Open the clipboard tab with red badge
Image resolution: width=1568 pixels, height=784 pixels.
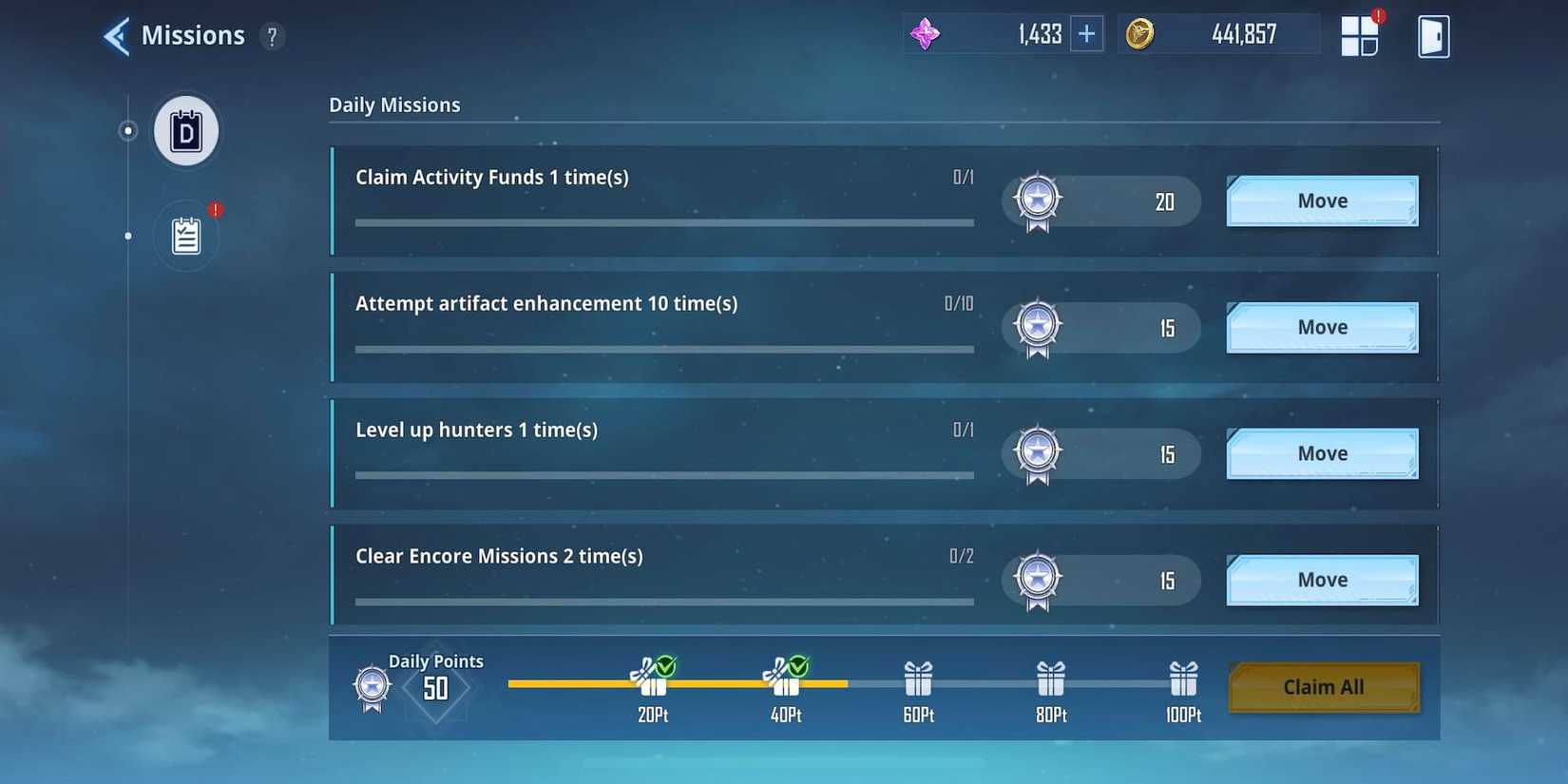pos(185,237)
